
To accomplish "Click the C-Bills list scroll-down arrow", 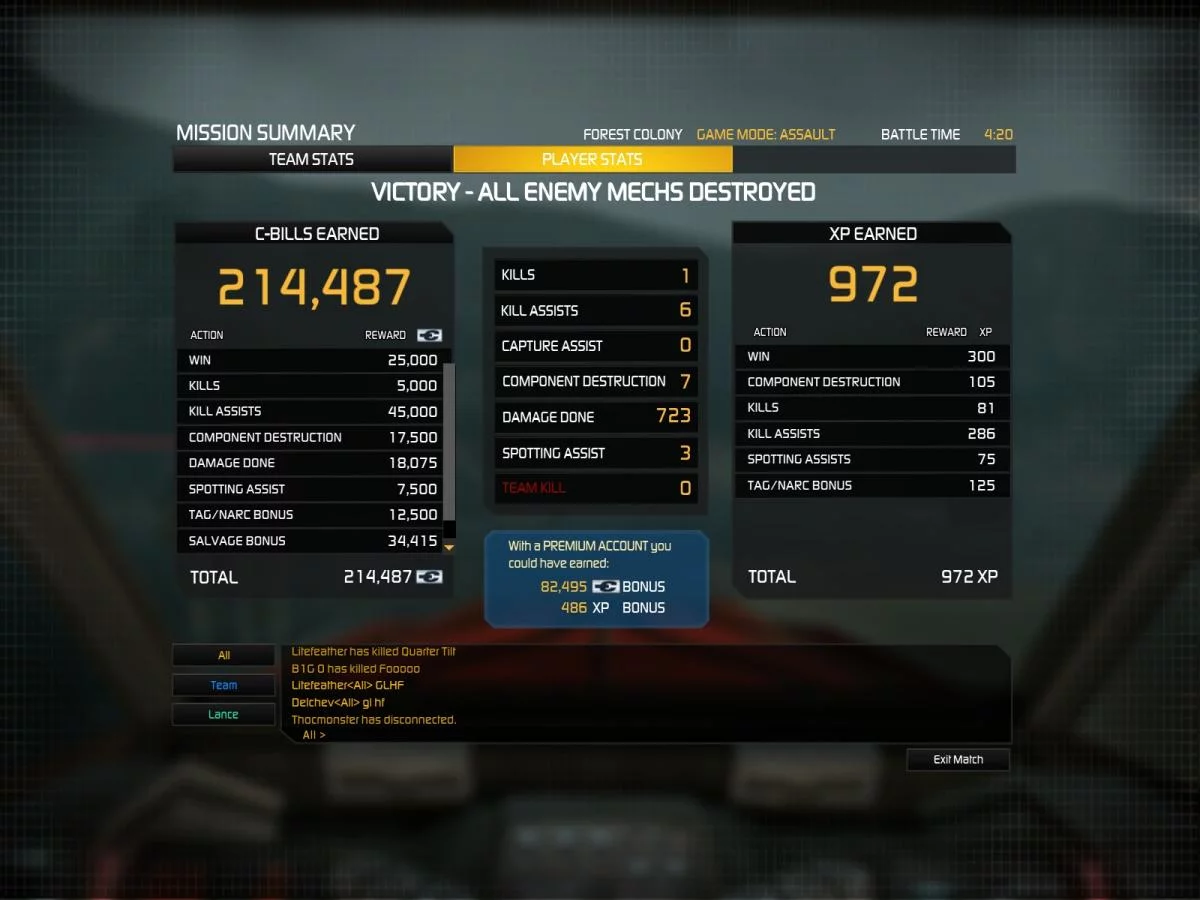I will coord(449,547).
